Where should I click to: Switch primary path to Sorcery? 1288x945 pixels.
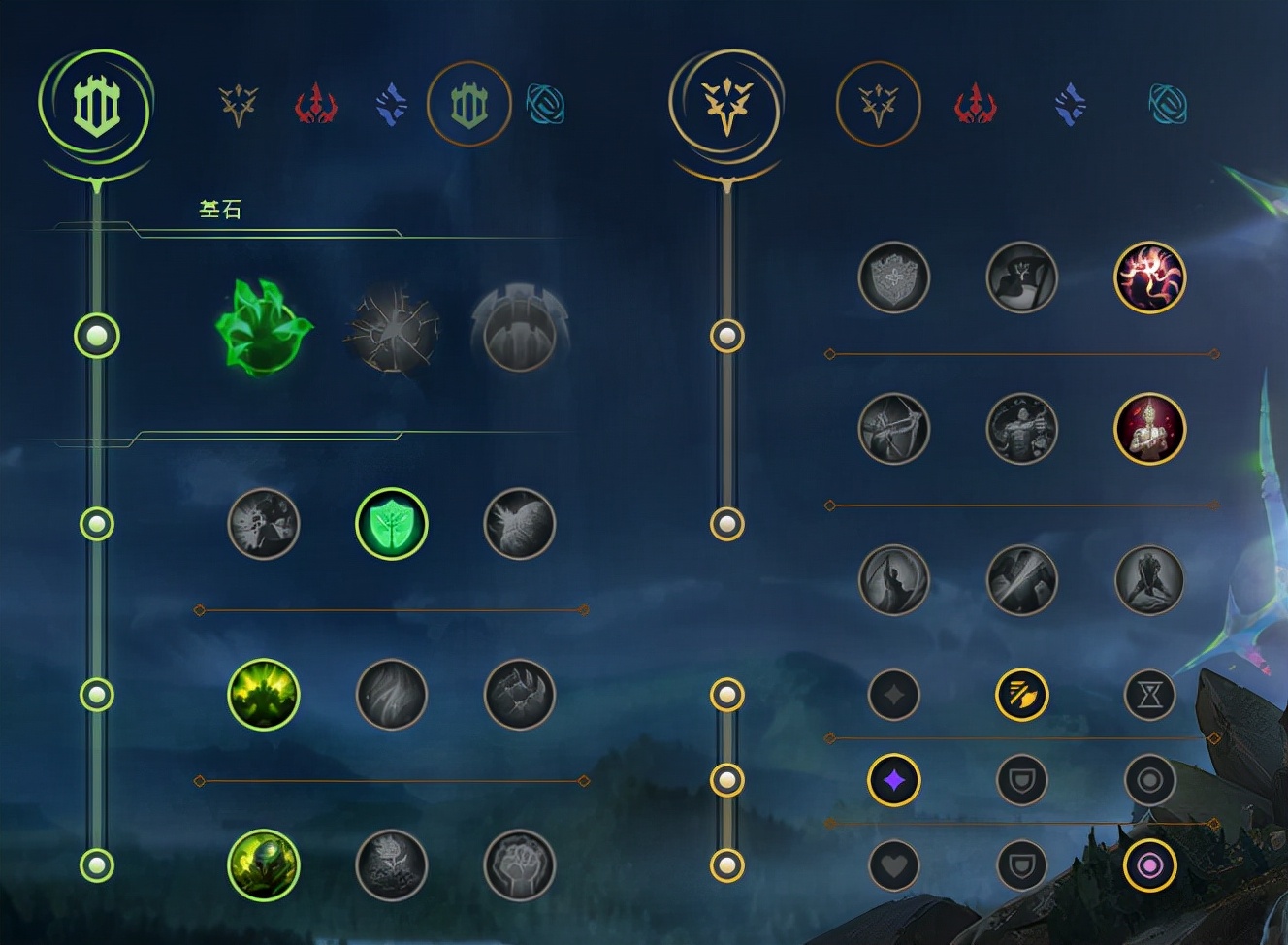[x=392, y=104]
